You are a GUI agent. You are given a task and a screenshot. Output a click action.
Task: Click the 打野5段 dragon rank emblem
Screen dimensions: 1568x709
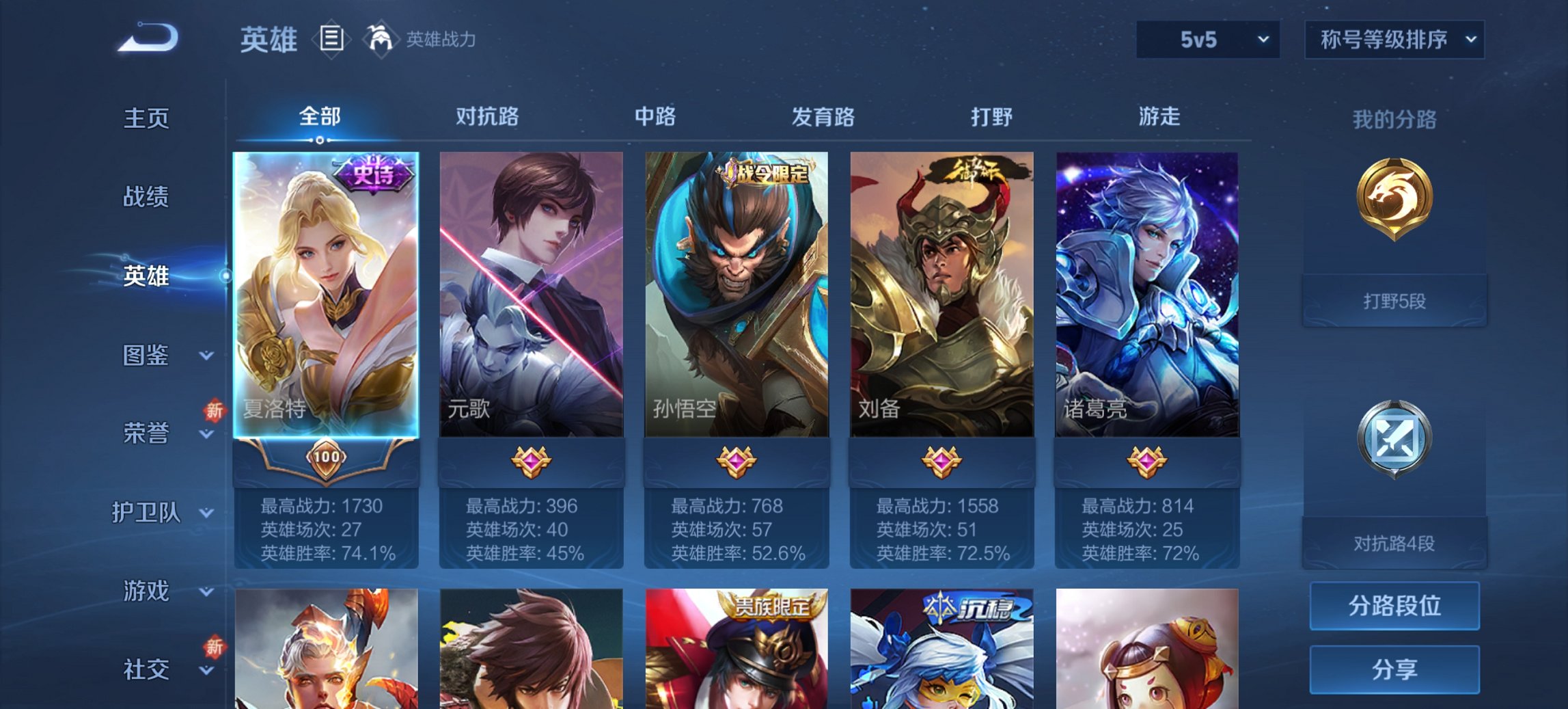click(1394, 205)
